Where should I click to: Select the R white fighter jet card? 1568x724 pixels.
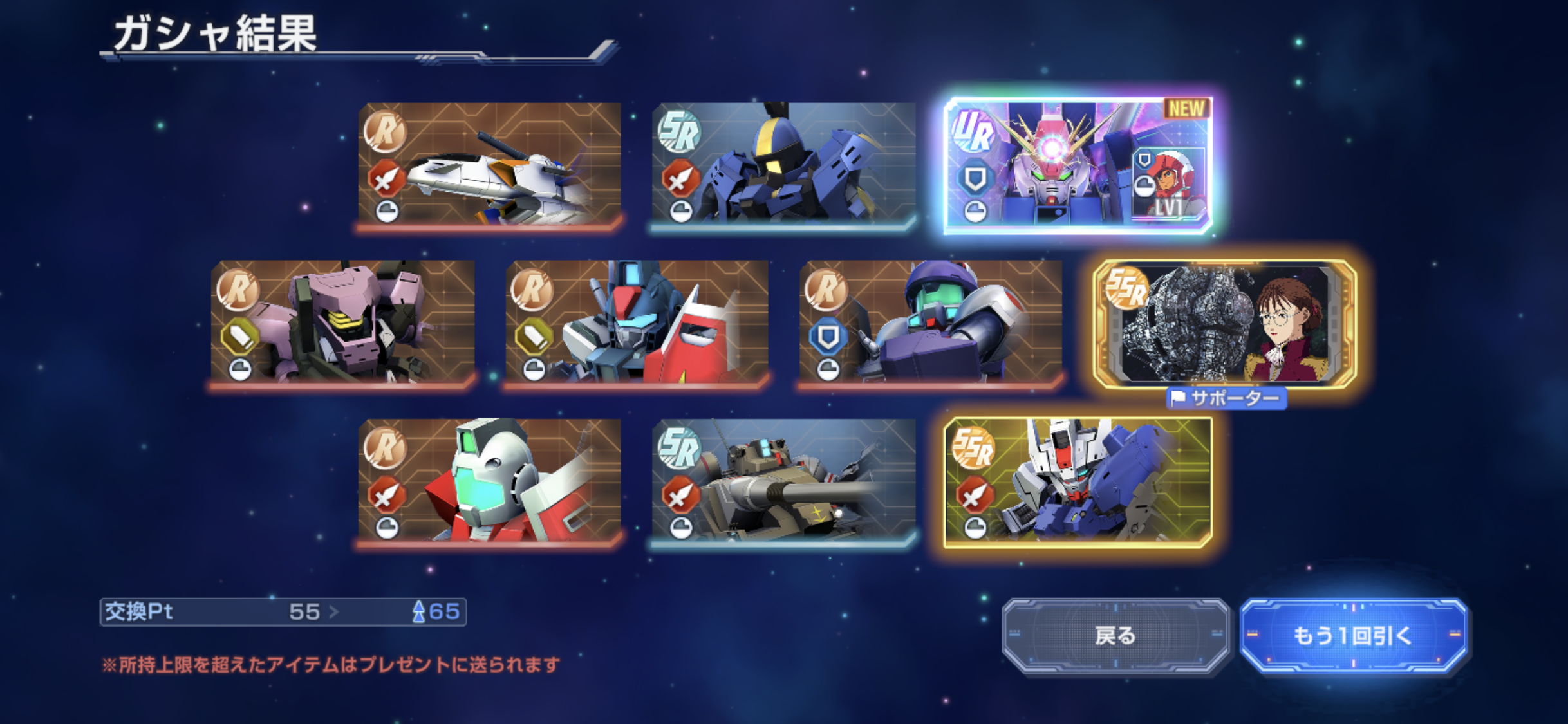click(489, 165)
